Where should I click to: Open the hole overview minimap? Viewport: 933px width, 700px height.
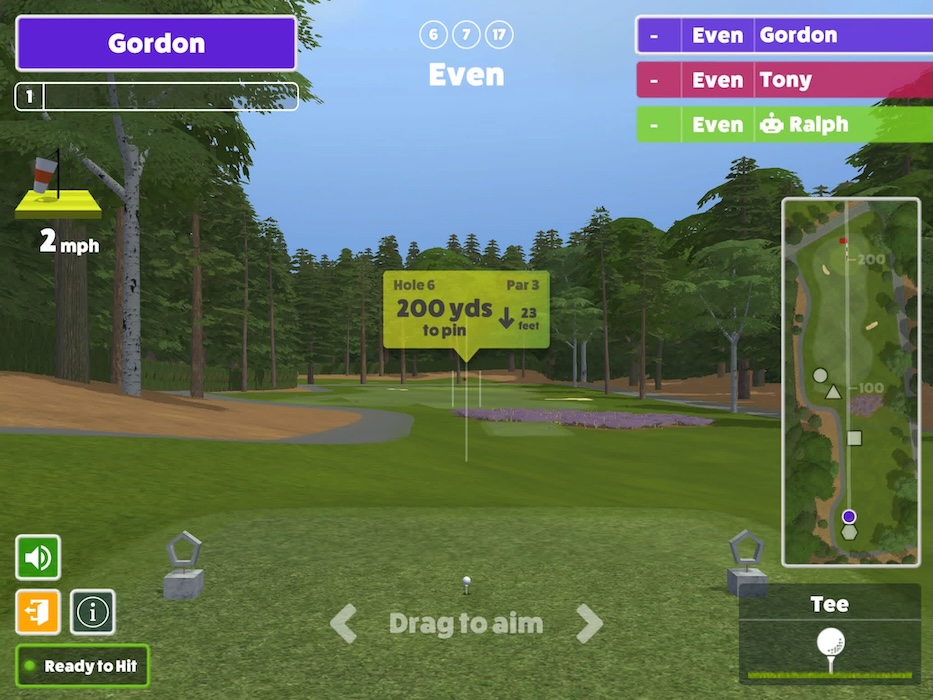click(x=851, y=382)
